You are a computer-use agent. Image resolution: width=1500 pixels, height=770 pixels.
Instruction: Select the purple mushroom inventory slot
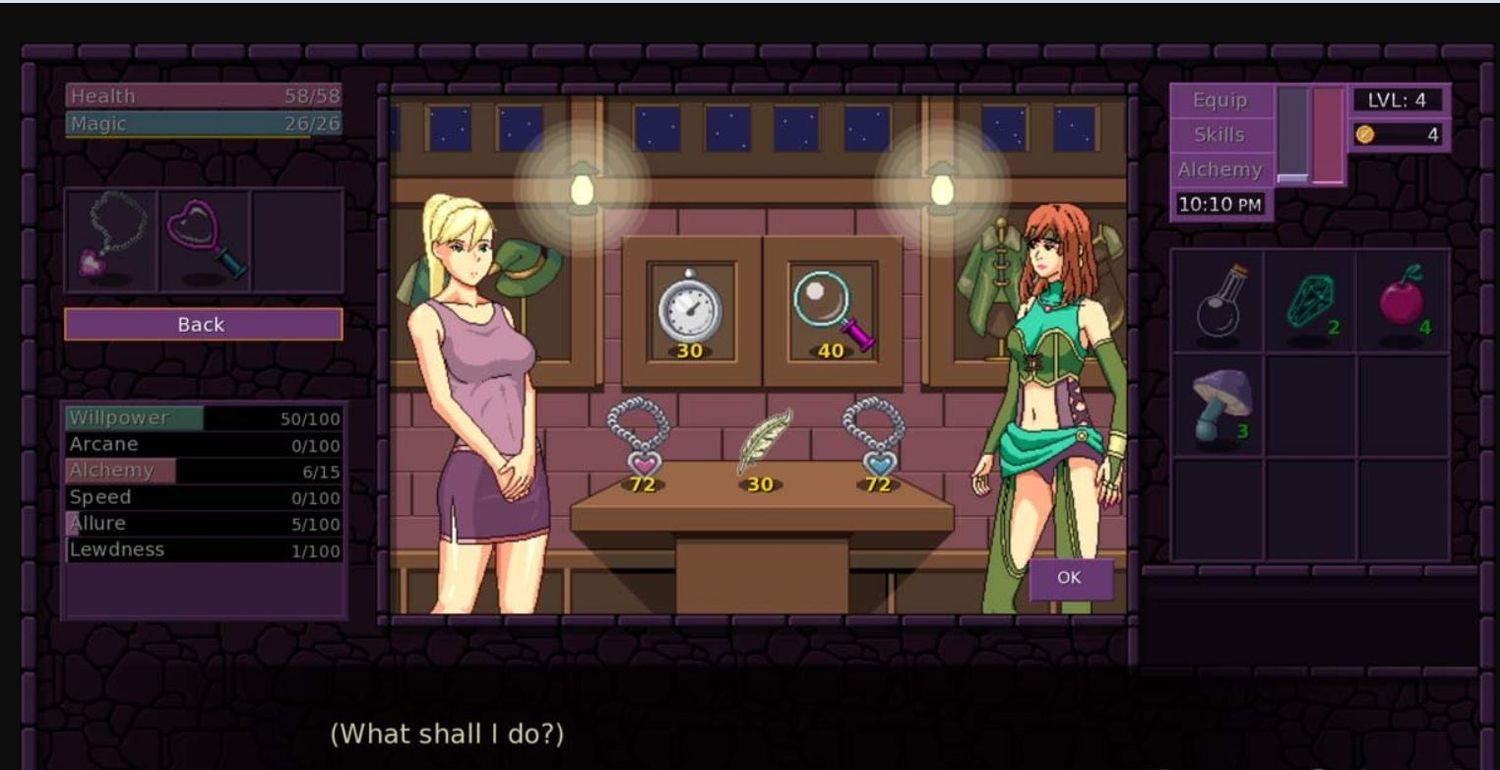point(1218,405)
